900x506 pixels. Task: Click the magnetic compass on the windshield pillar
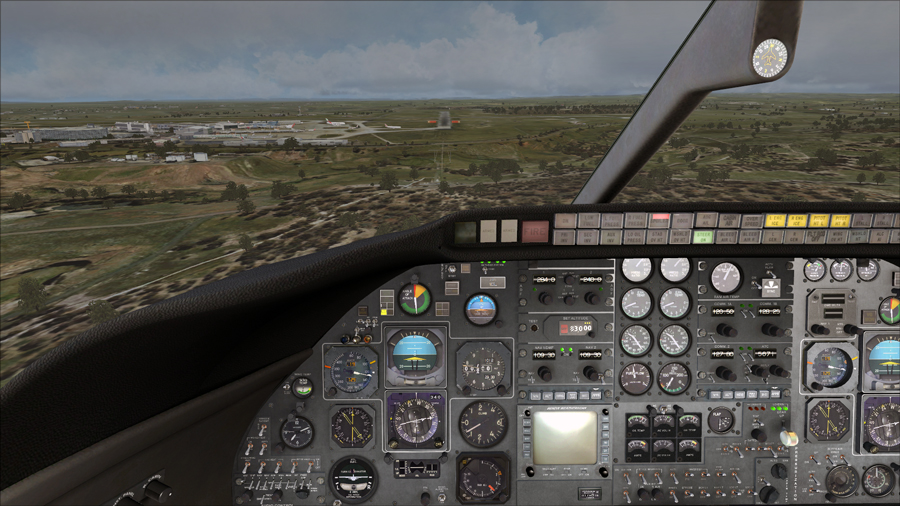point(770,58)
